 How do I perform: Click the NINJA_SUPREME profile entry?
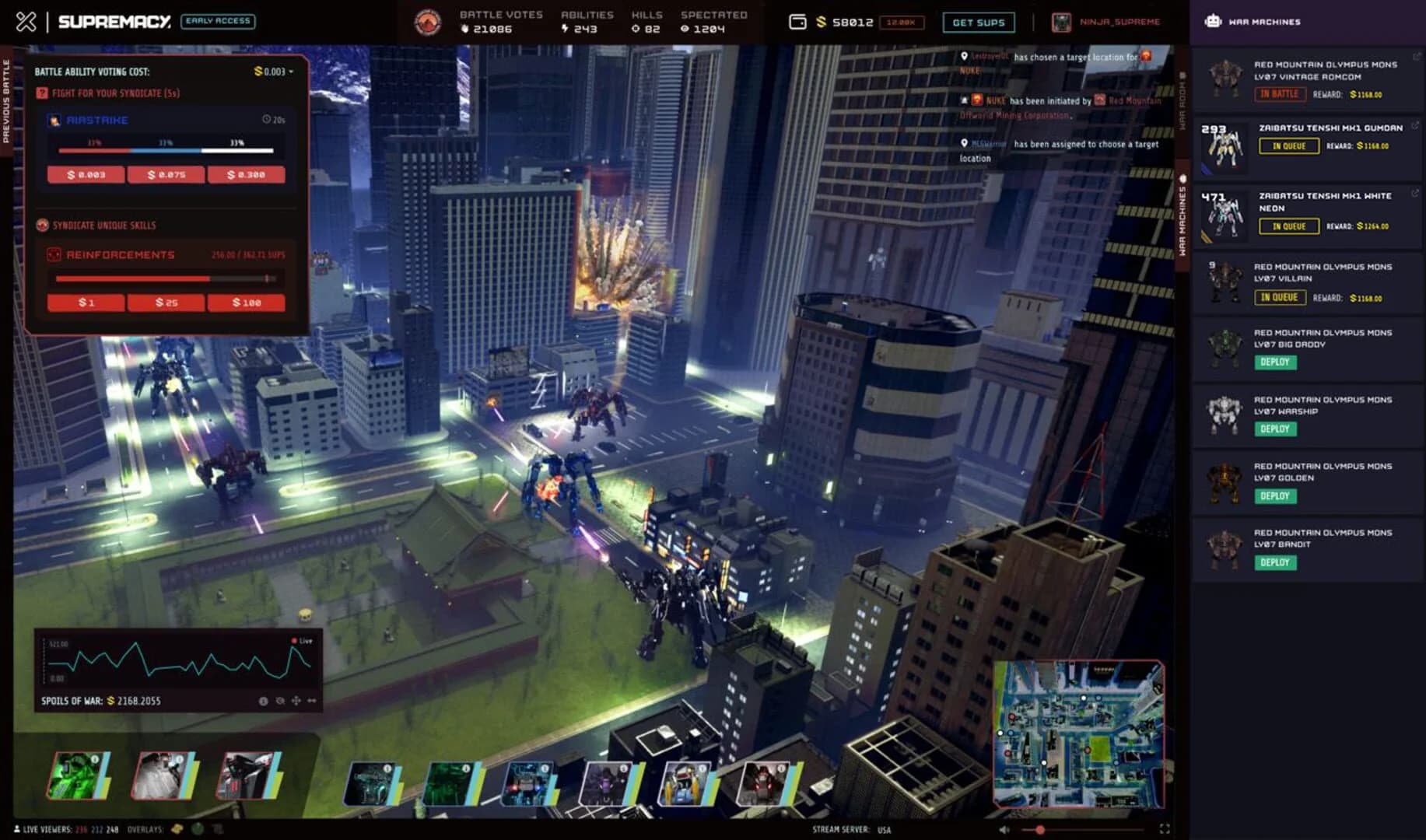[1105, 23]
